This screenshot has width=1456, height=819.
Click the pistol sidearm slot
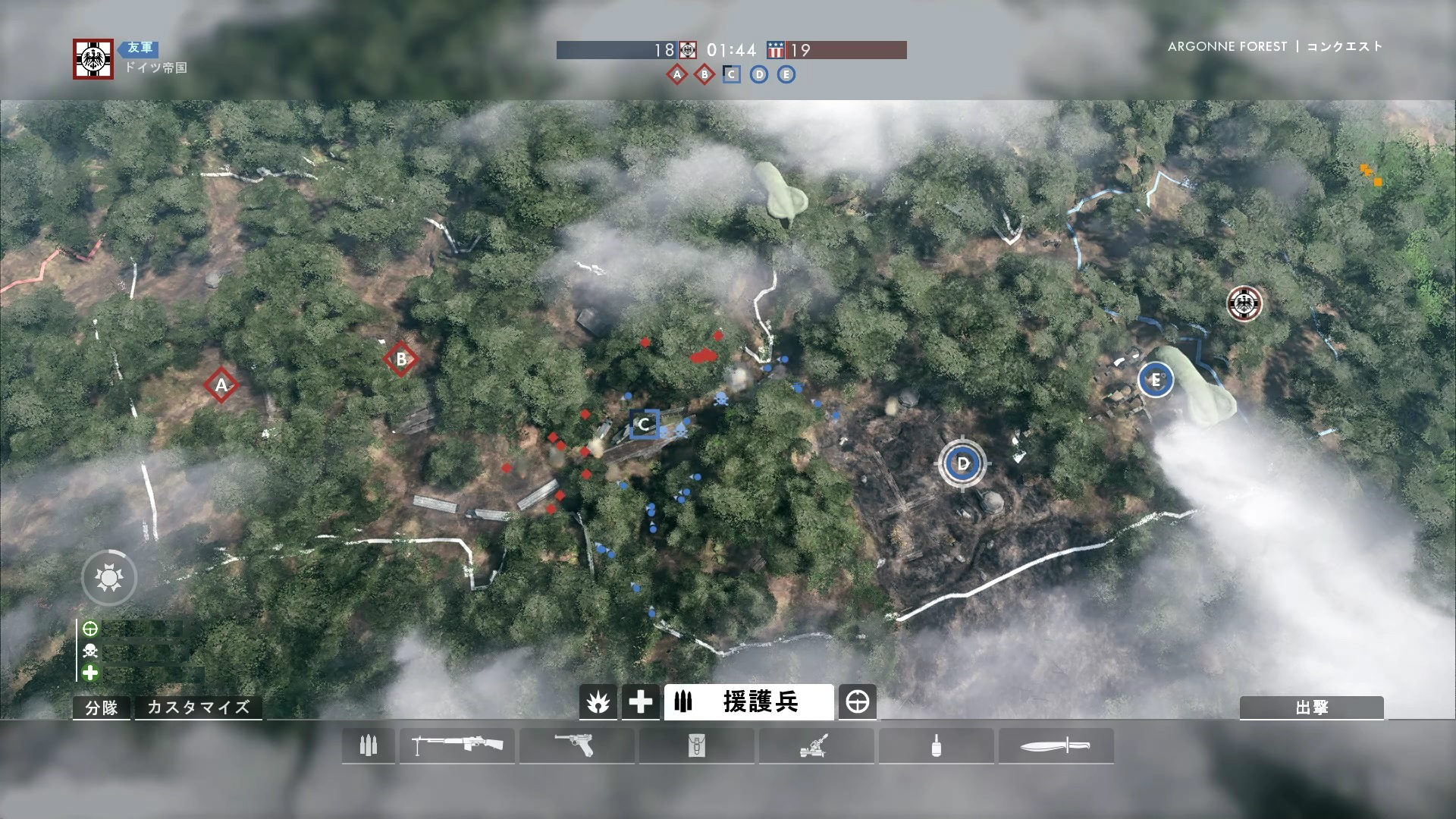(576, 746)
